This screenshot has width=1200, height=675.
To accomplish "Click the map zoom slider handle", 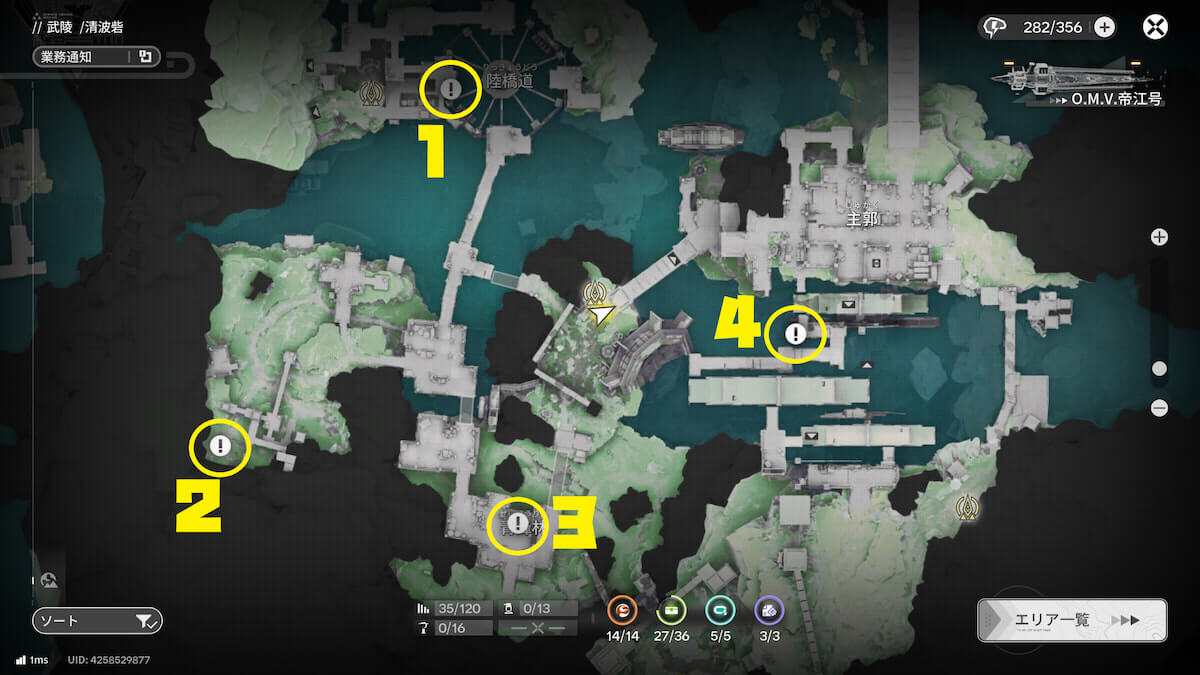I will pyautogui.click(x=1159, y=369).
